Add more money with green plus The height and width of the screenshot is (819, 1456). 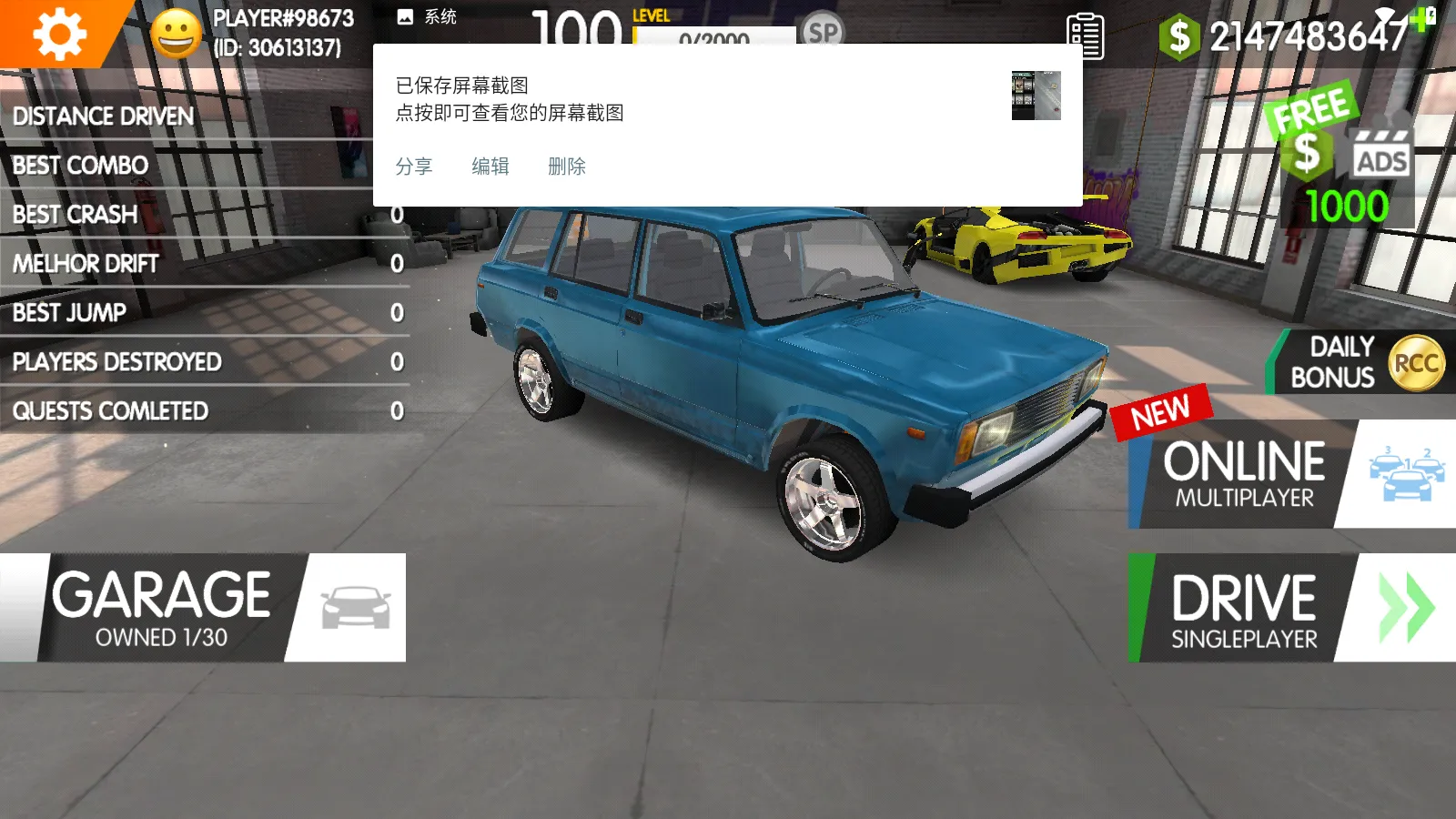[x=1422, y=18]
